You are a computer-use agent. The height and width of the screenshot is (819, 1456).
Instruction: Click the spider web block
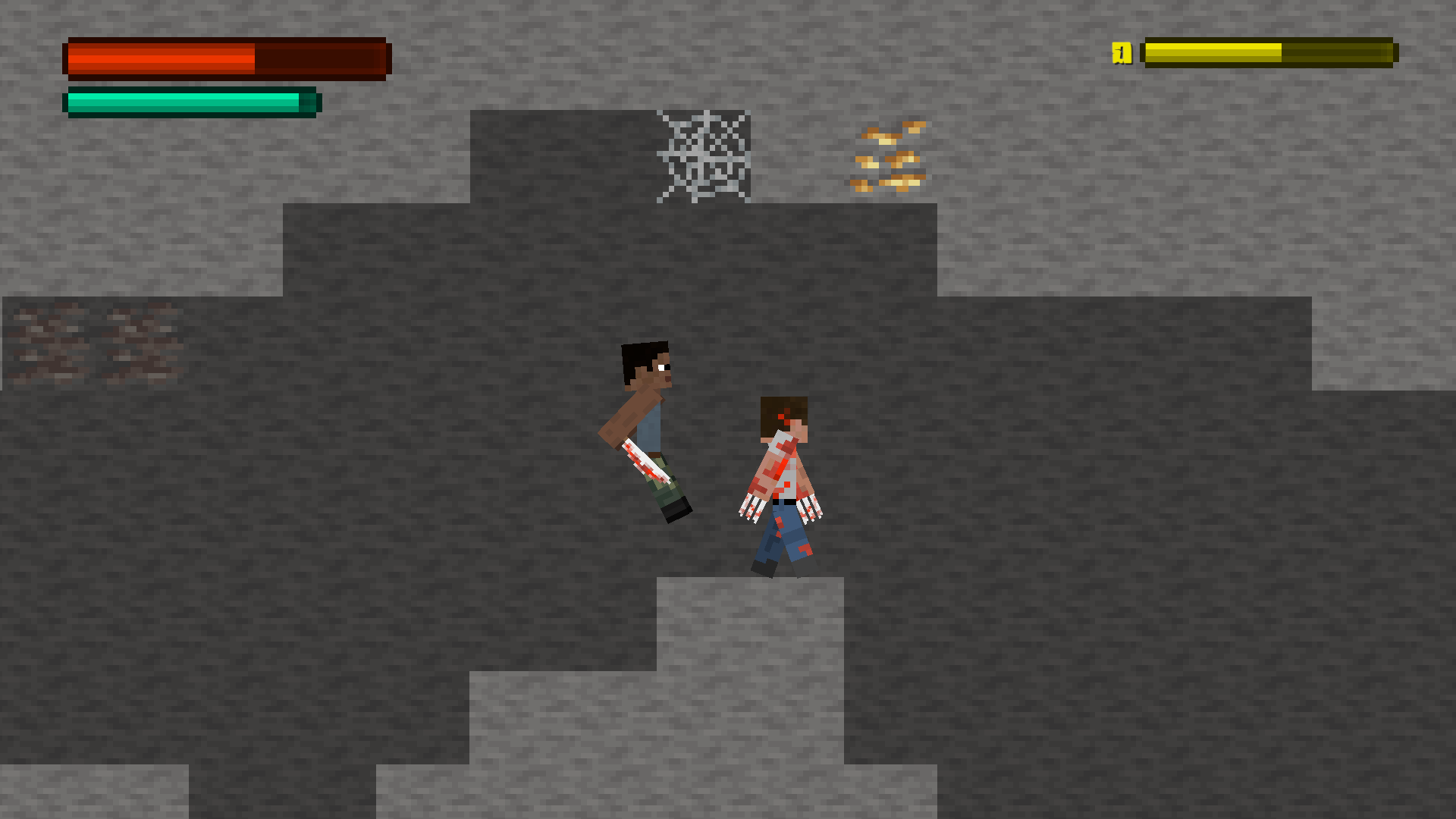coord(701,155)
